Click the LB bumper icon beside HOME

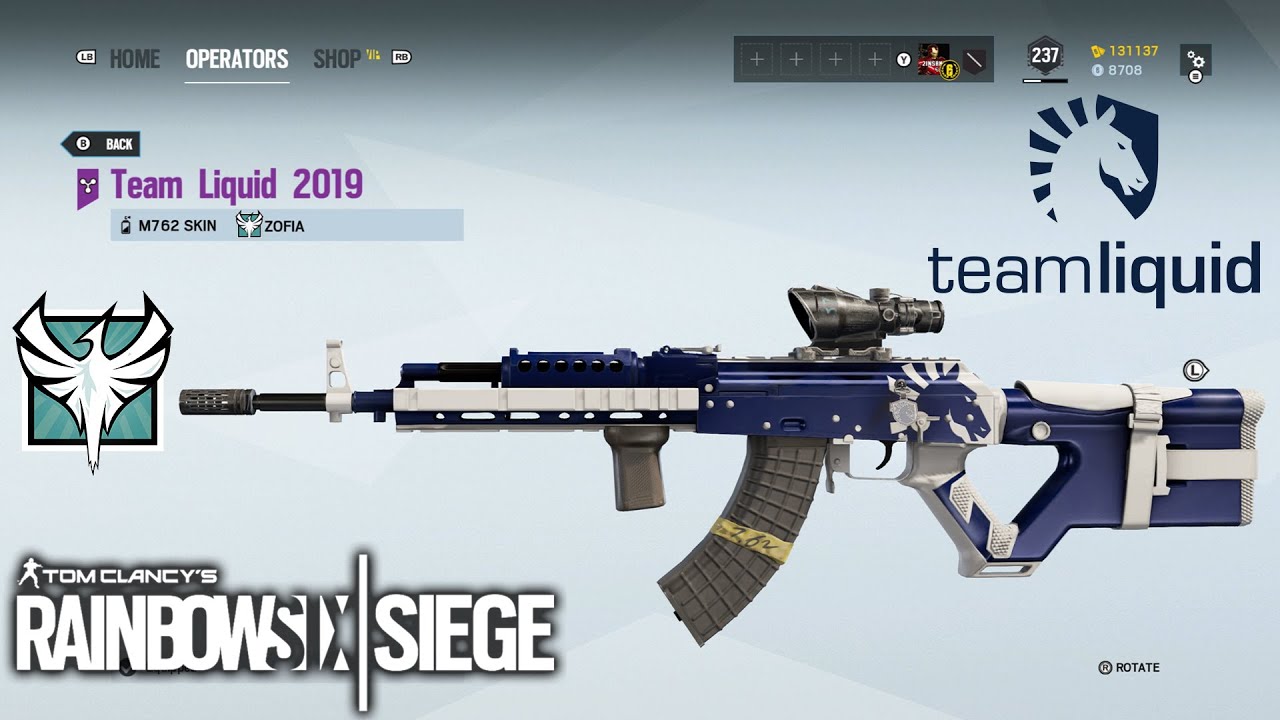pyautogui.click(x=88, y=59)
